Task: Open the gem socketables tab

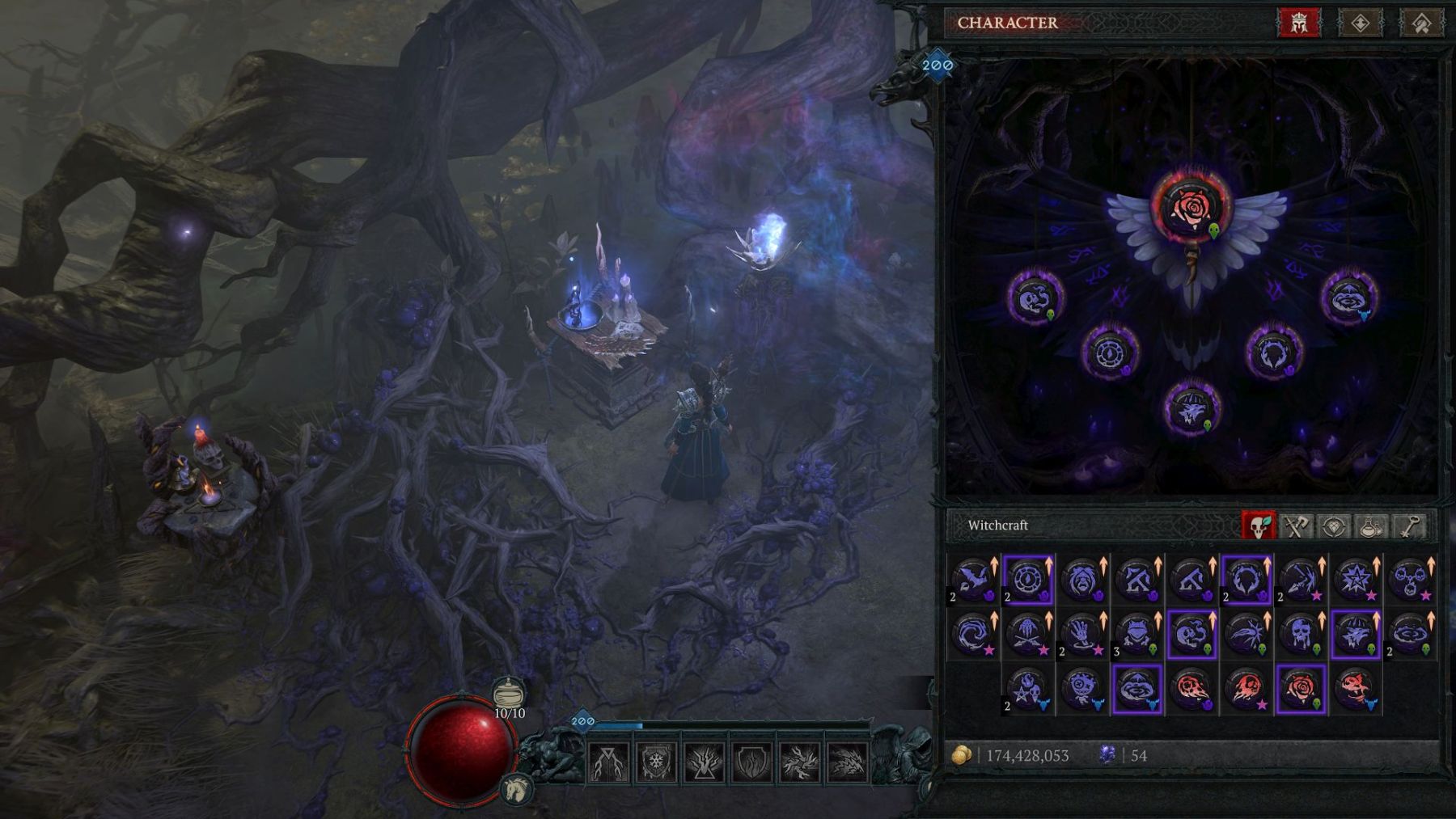Action: 1334,526
